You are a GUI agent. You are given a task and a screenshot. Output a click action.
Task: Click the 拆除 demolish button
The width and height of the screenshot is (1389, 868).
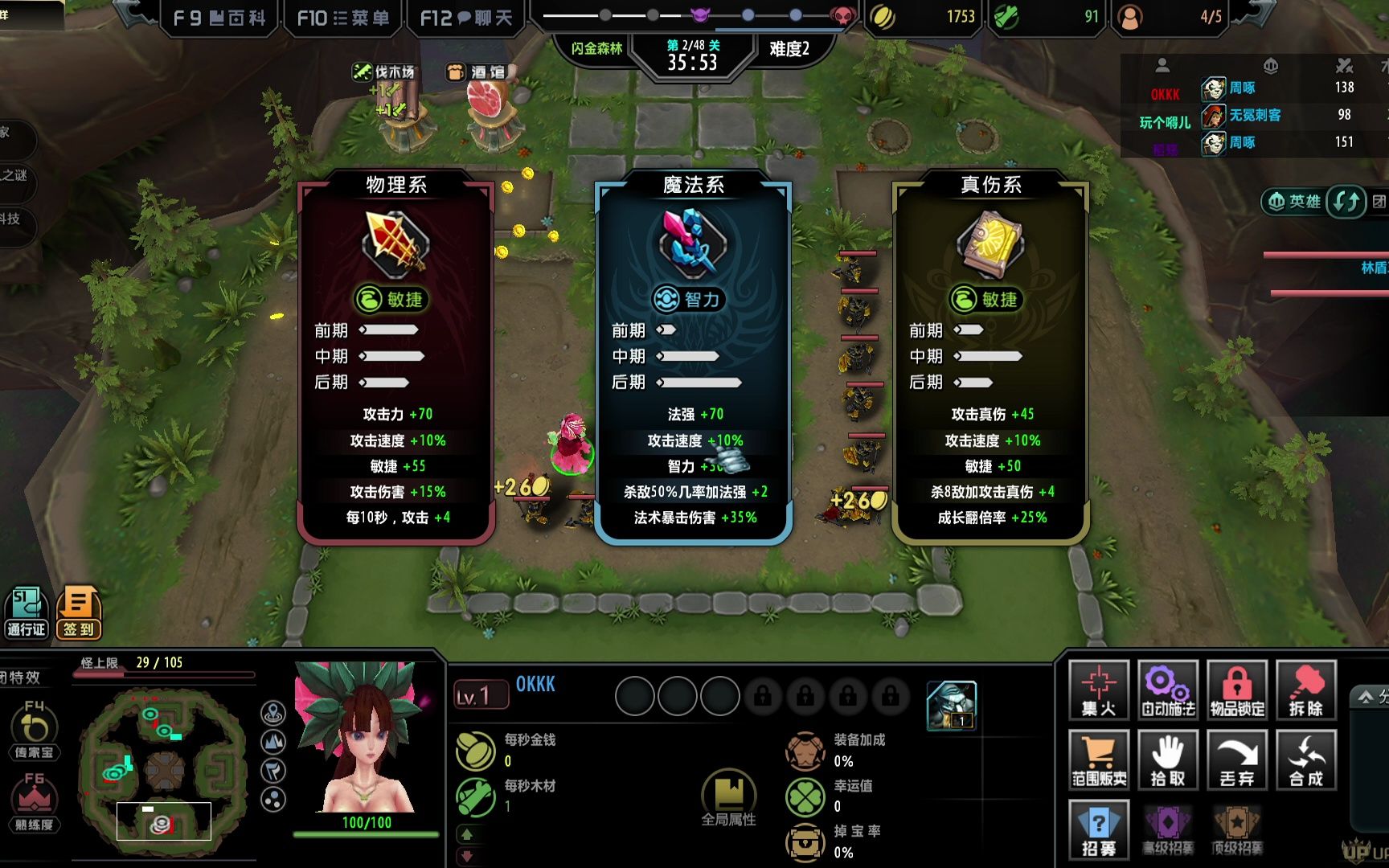[x=1306, y=690]
